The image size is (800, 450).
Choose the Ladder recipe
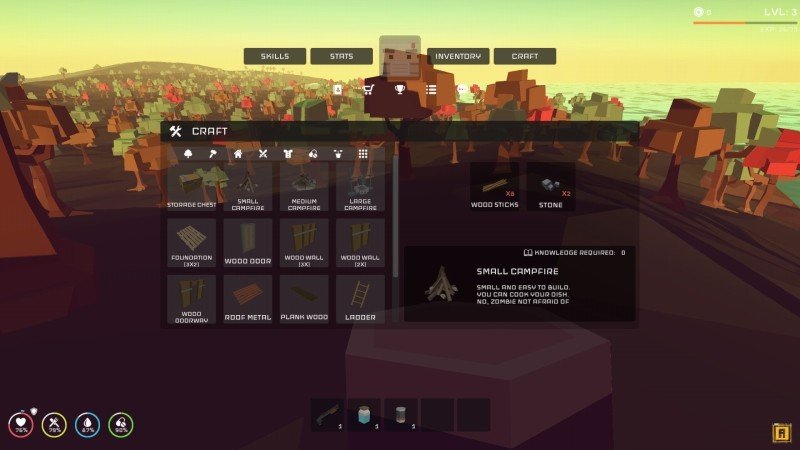pyautogui.click(x=360, y=299)
